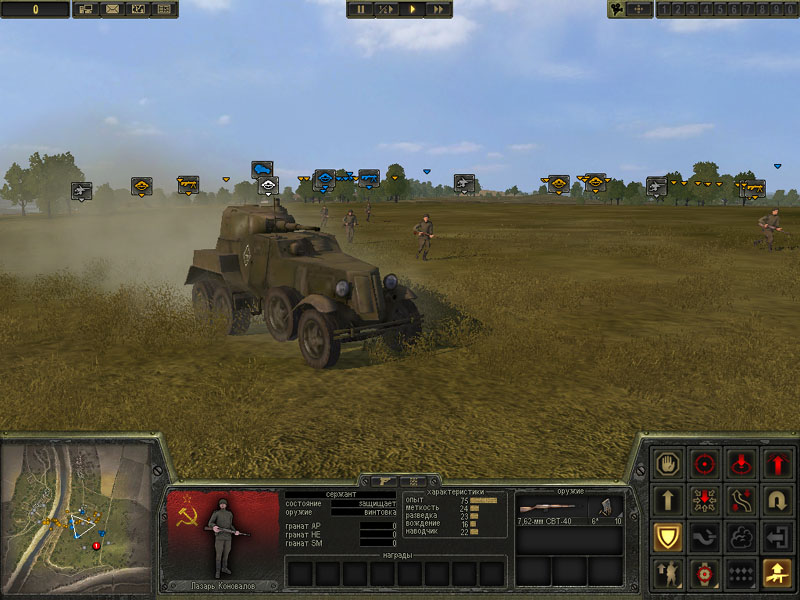Click the U-turn arrow command
The height and width of the screenshot is (600, 800).
point(777,500)
